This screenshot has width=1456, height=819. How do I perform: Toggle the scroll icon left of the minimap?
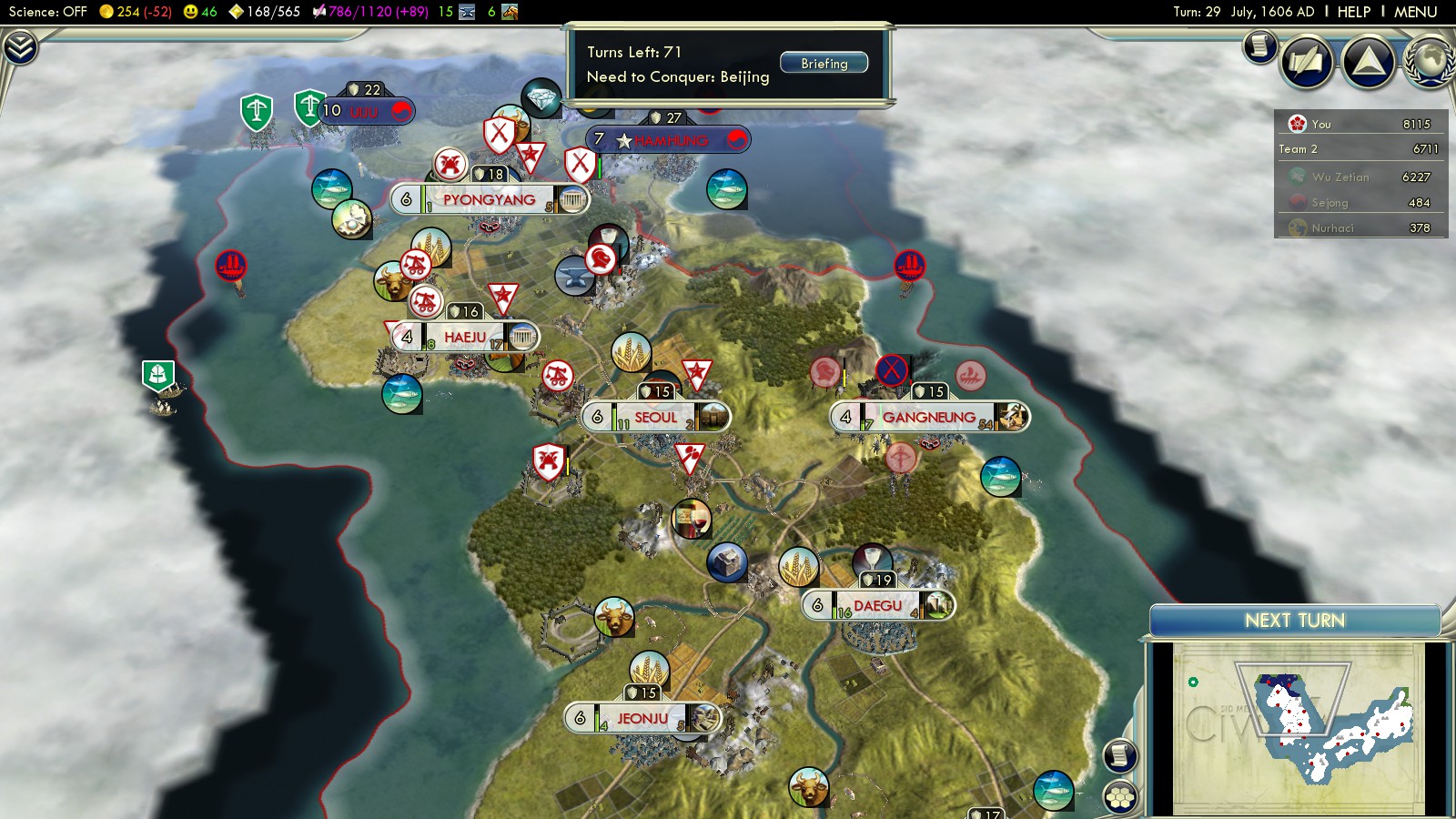coord(1120,755)
